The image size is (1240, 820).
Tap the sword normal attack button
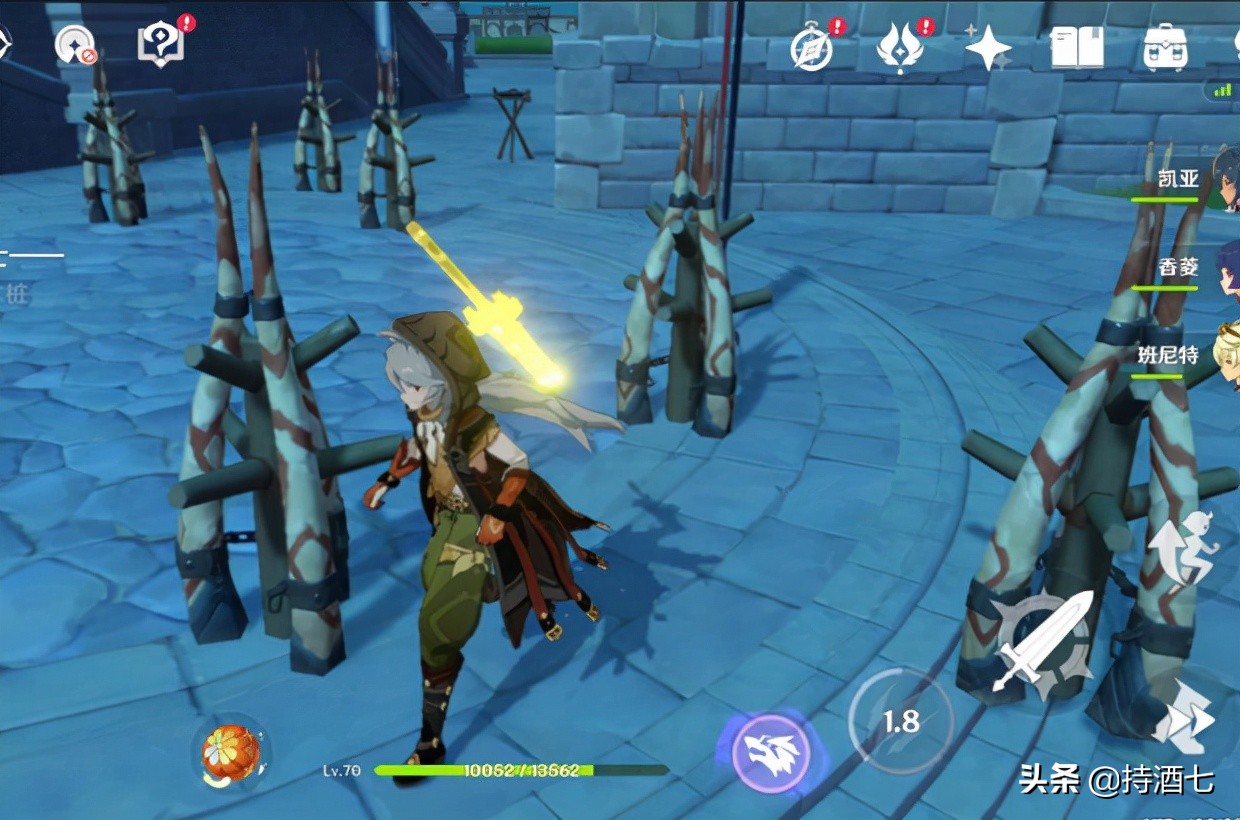(x=1042, y=641)
